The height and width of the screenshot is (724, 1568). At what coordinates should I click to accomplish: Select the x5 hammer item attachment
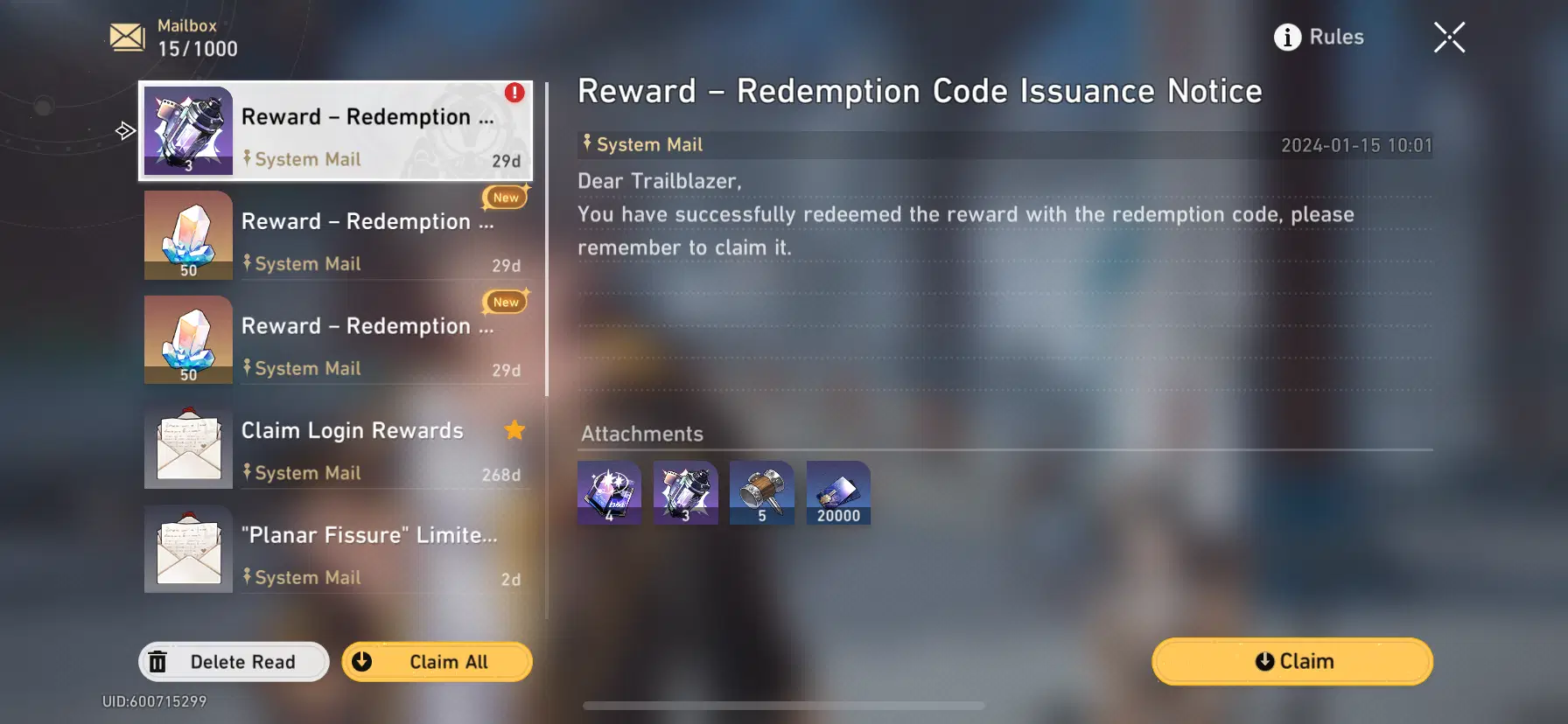coord(761,492)
